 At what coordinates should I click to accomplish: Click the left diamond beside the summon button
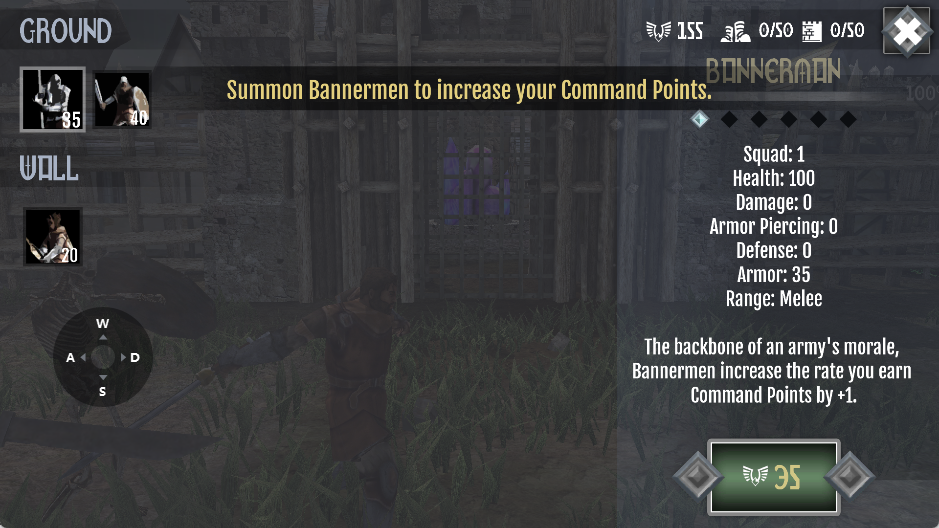point(693,476)
